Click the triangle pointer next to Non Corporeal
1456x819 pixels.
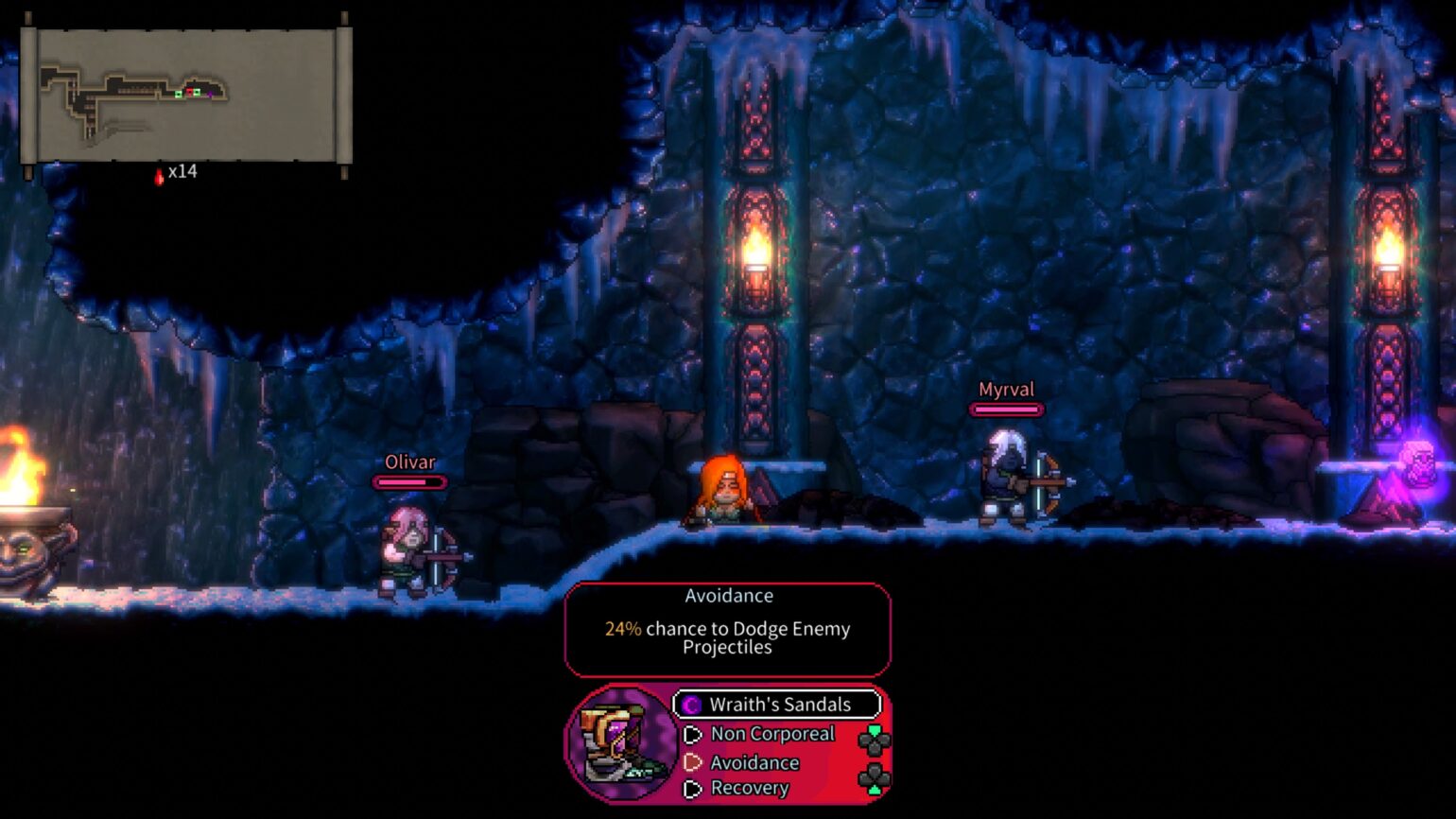692,734
